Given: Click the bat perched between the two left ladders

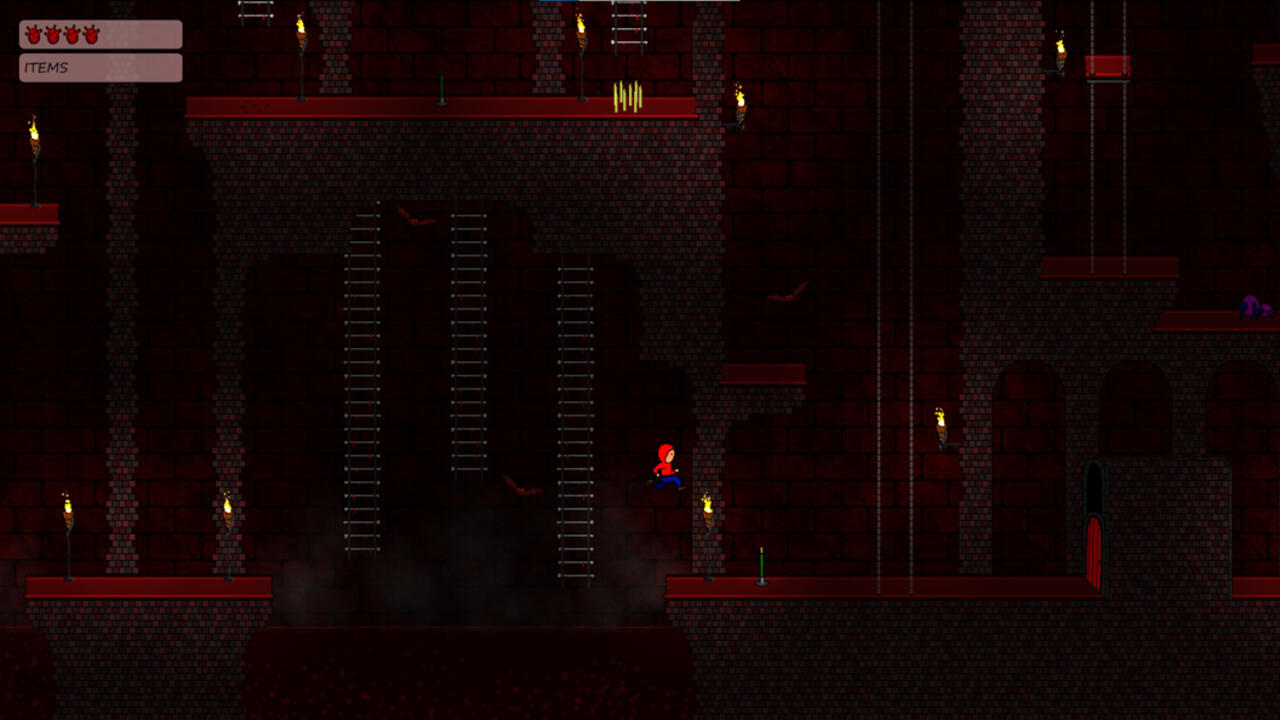Looking at the screenshot, I should pyautogui.click(x=415, y=220).
